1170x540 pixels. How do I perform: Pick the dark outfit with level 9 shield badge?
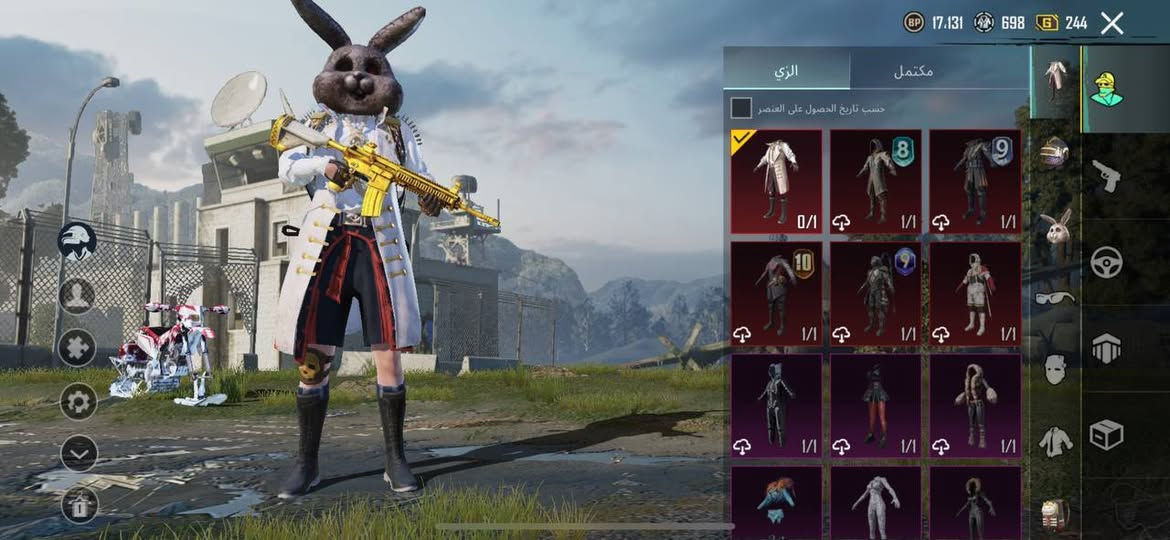975,181
